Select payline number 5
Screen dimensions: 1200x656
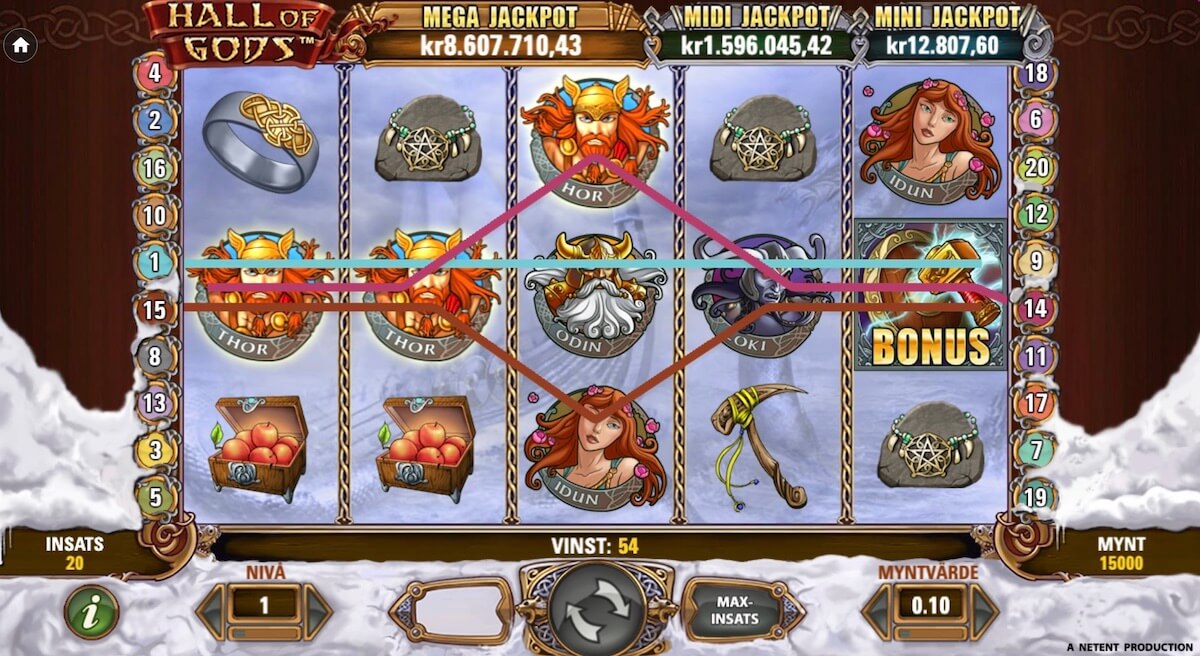click(x=155, y=497)
